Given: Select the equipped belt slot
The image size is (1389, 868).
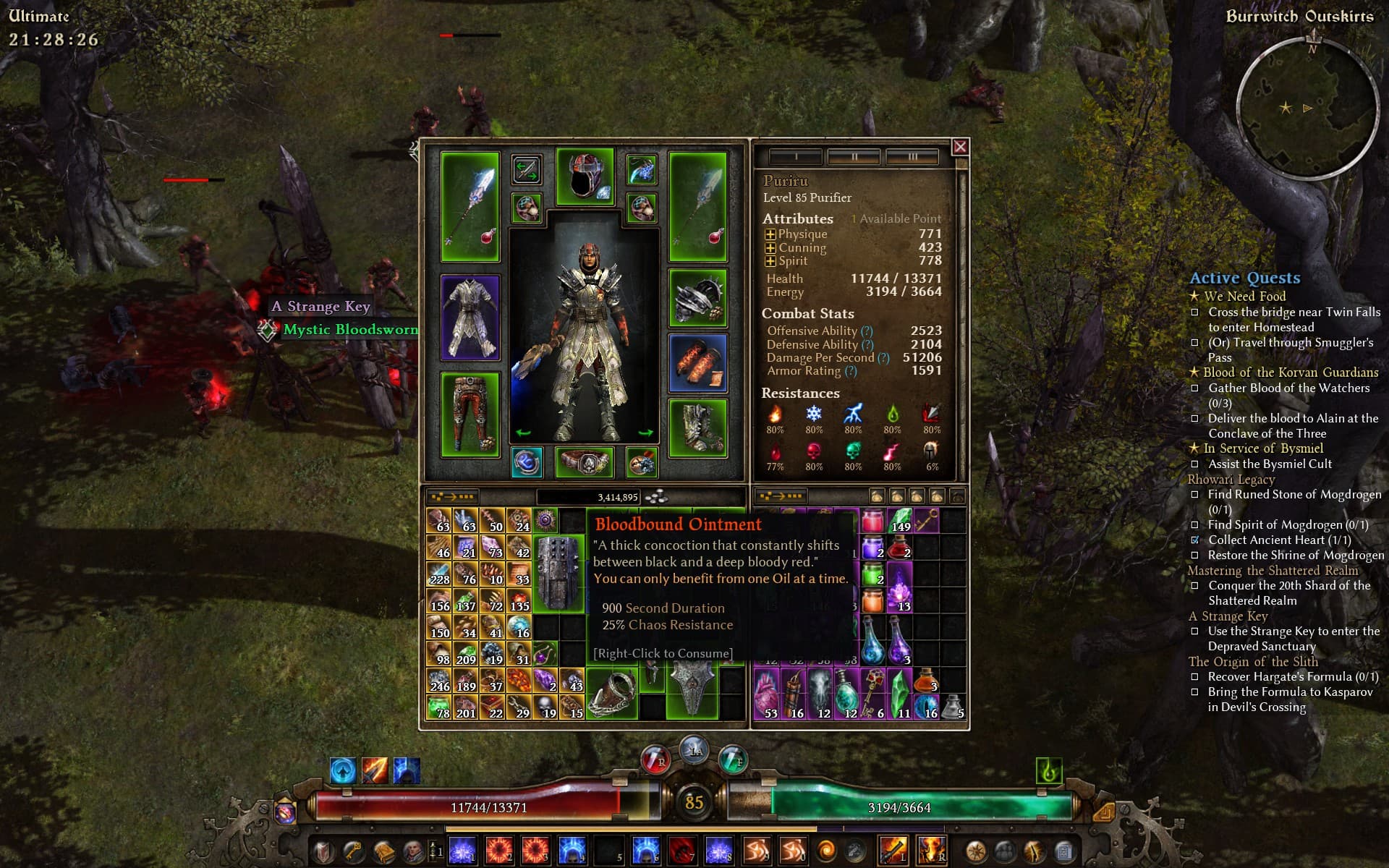Looking at the screenshot, I should (x=585, y=463).
